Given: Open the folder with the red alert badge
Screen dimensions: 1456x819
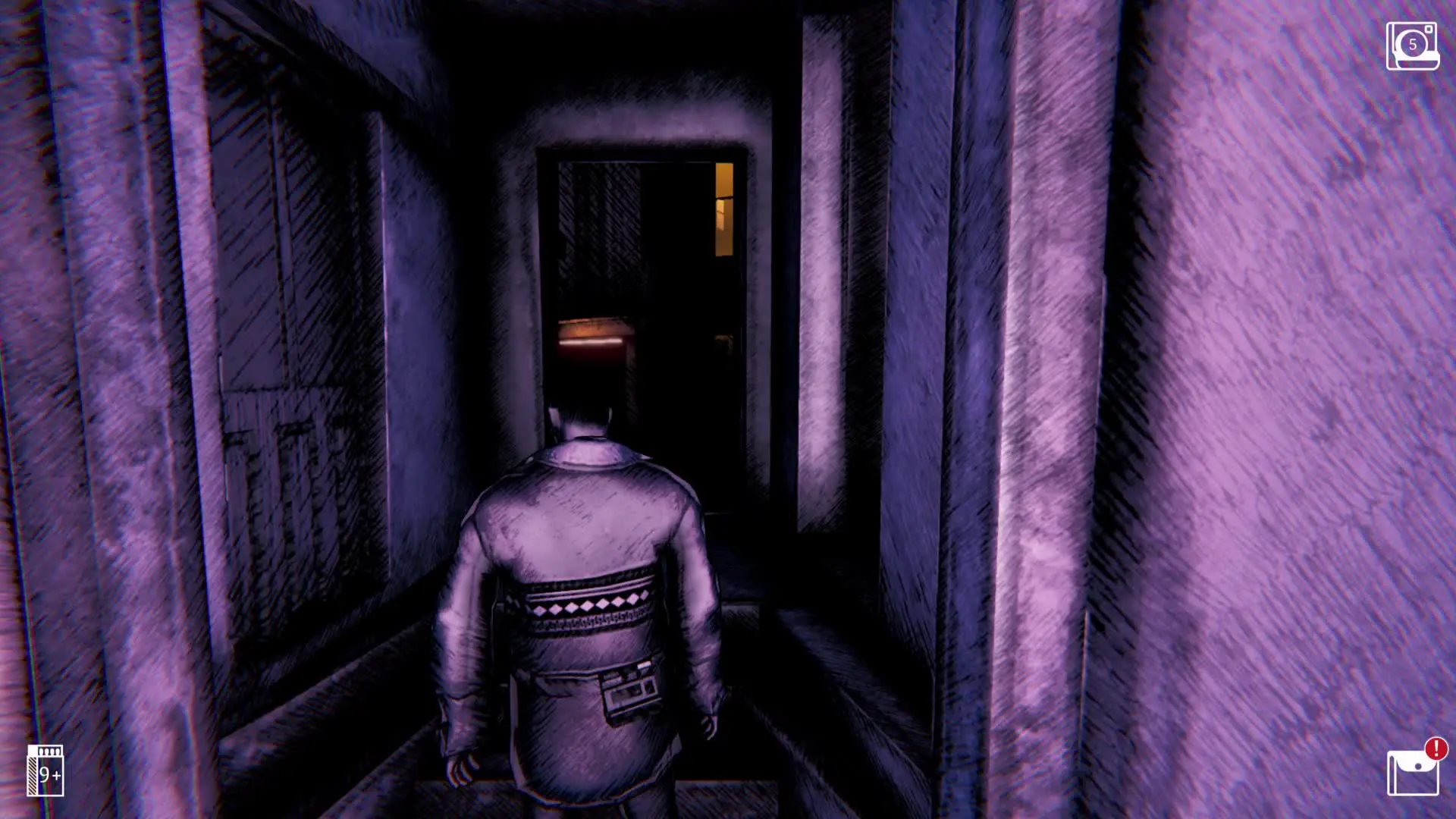Looking at the screenshot, I should (1413, 773).
